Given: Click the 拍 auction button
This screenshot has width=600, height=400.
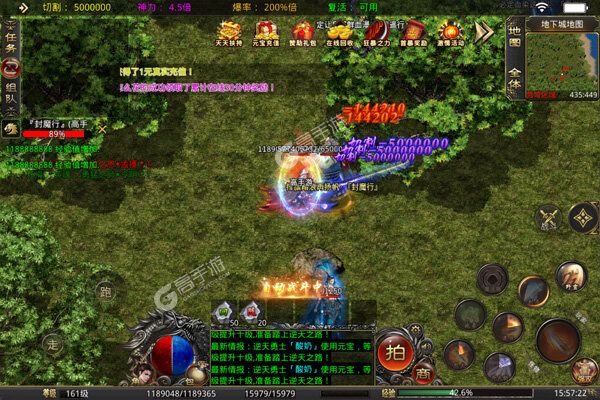Looking at the screenshot, I should click(395, 353).
